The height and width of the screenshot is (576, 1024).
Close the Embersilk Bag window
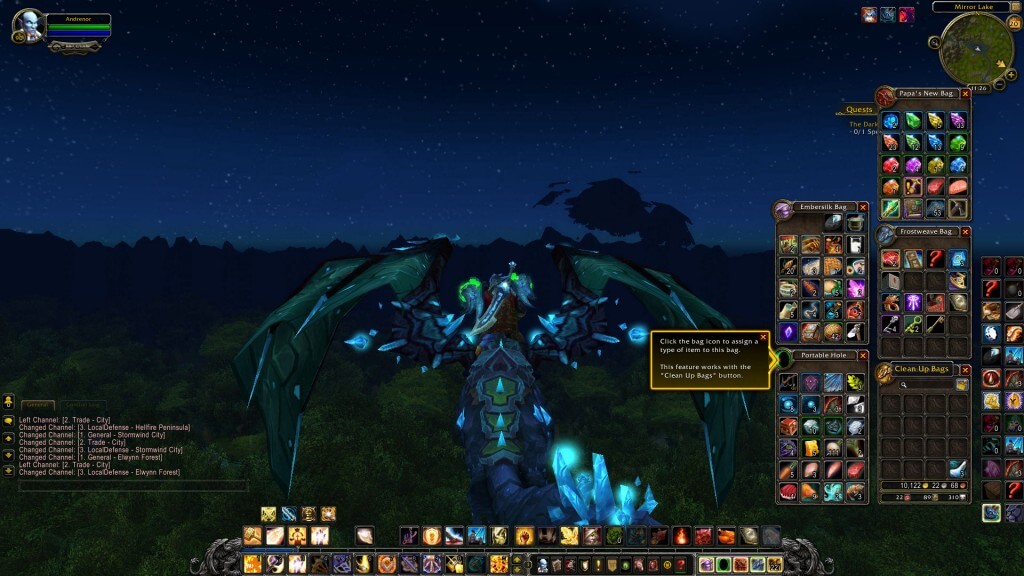(863, 207)
